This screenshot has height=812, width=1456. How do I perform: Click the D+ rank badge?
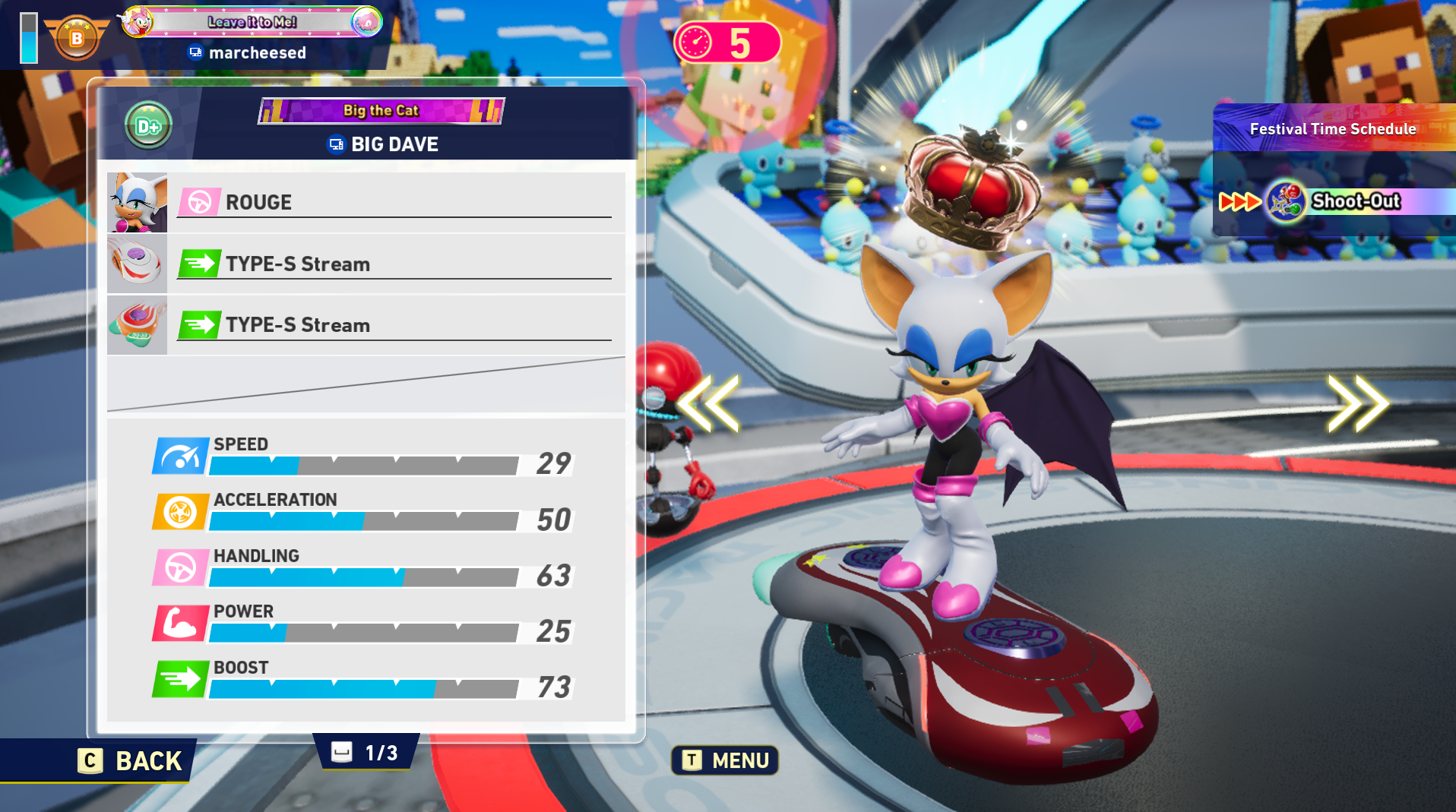click(x=148, y=125)
